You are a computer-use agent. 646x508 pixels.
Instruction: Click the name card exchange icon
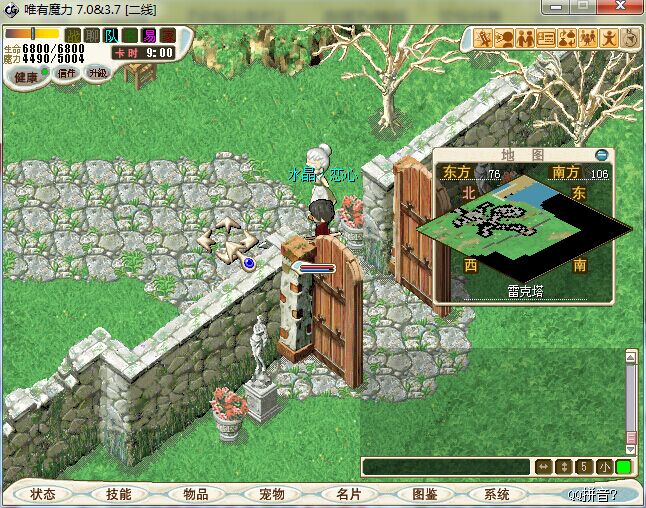click(546, 38)
